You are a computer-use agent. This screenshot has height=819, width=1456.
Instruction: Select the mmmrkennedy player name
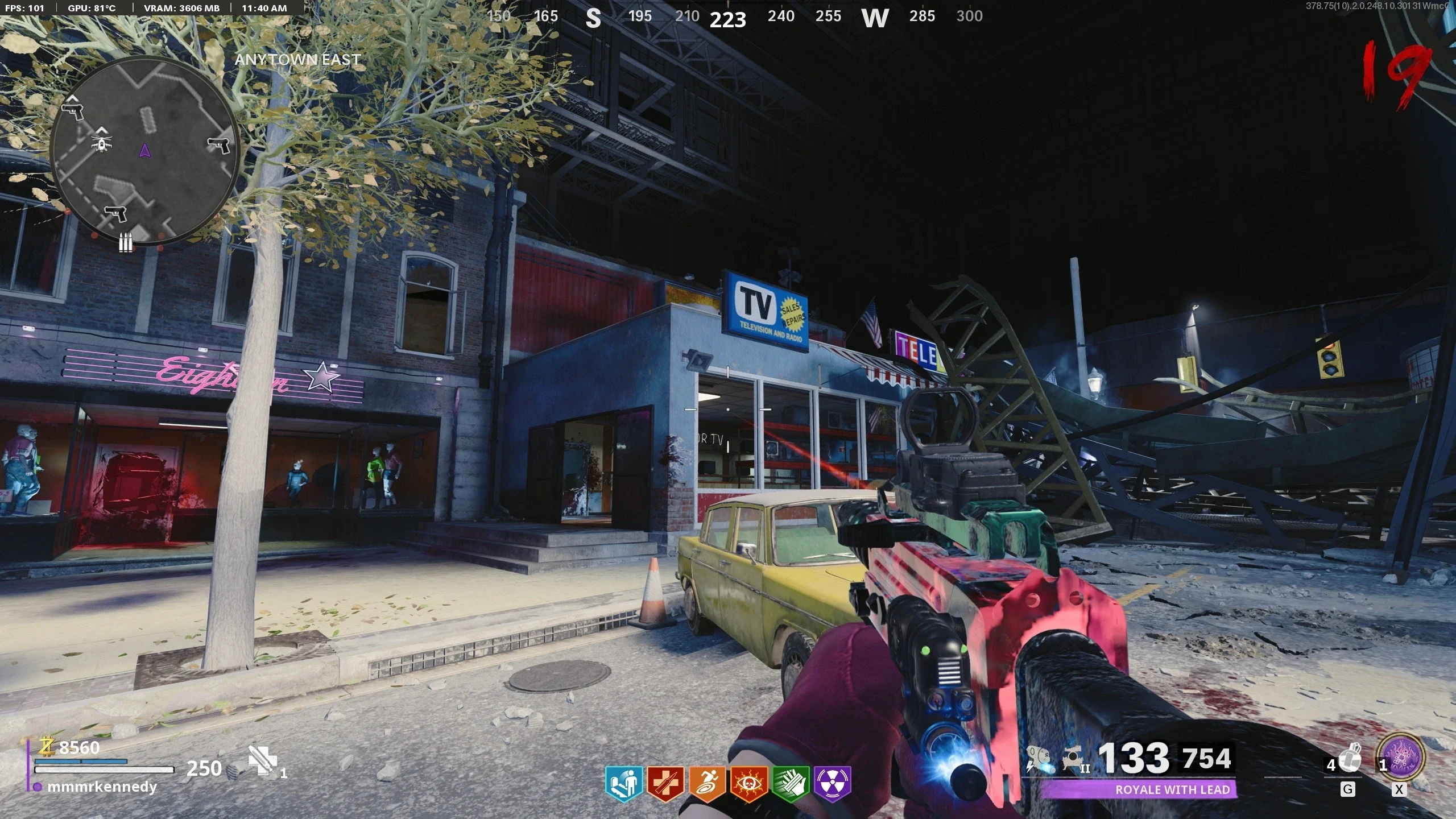(102, 787)
